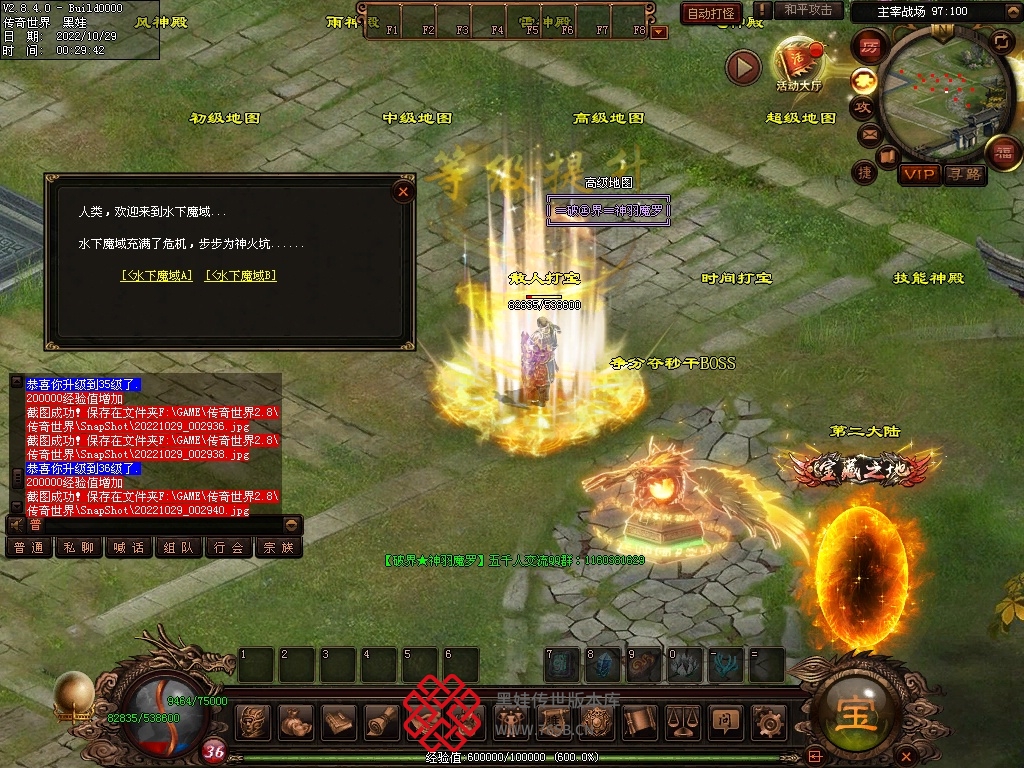Open the 问 help speech bubble icon

725,721
